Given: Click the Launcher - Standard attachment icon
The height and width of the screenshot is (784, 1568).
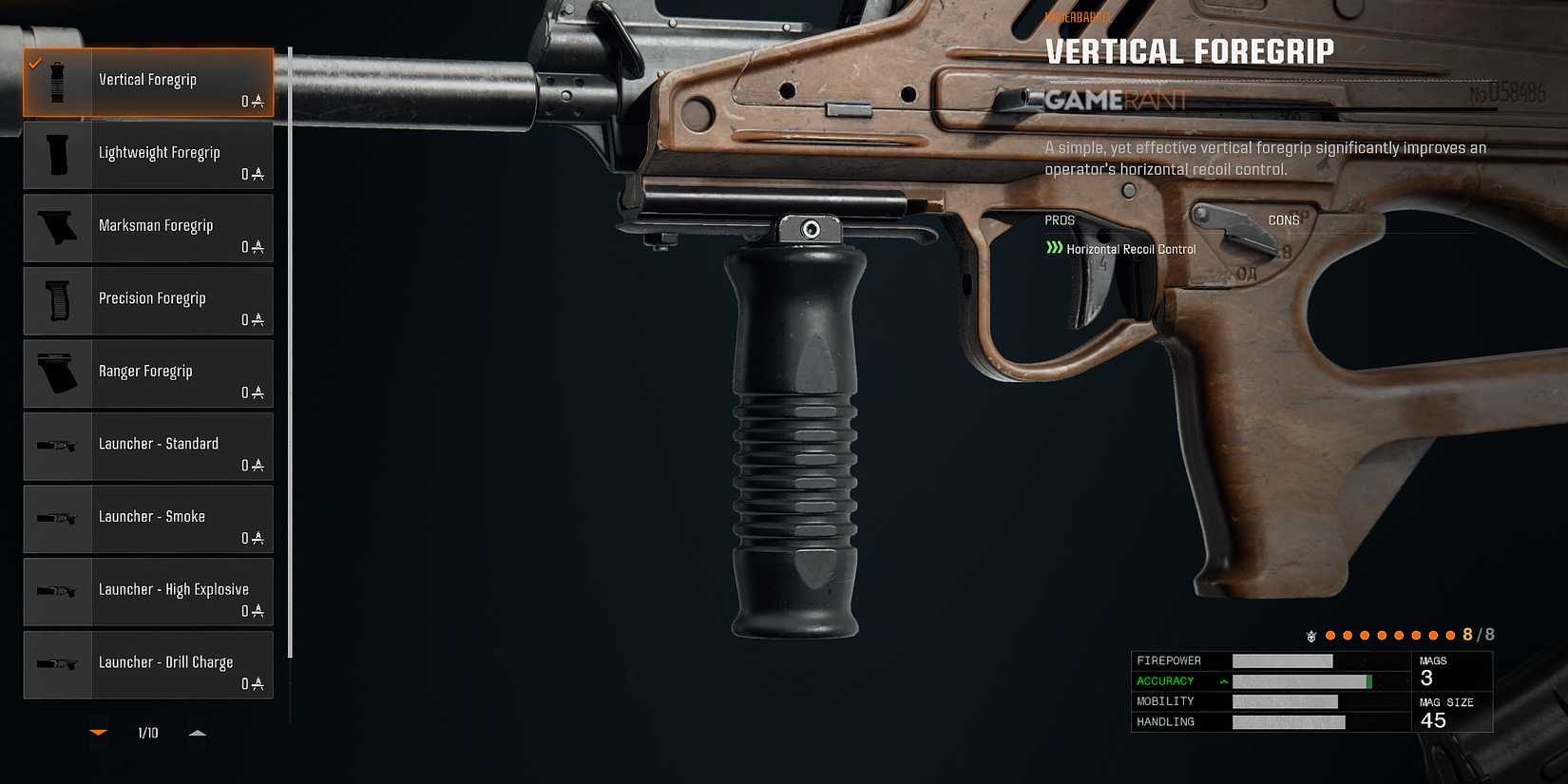Looking at the screenshot, I should [57, 446].
